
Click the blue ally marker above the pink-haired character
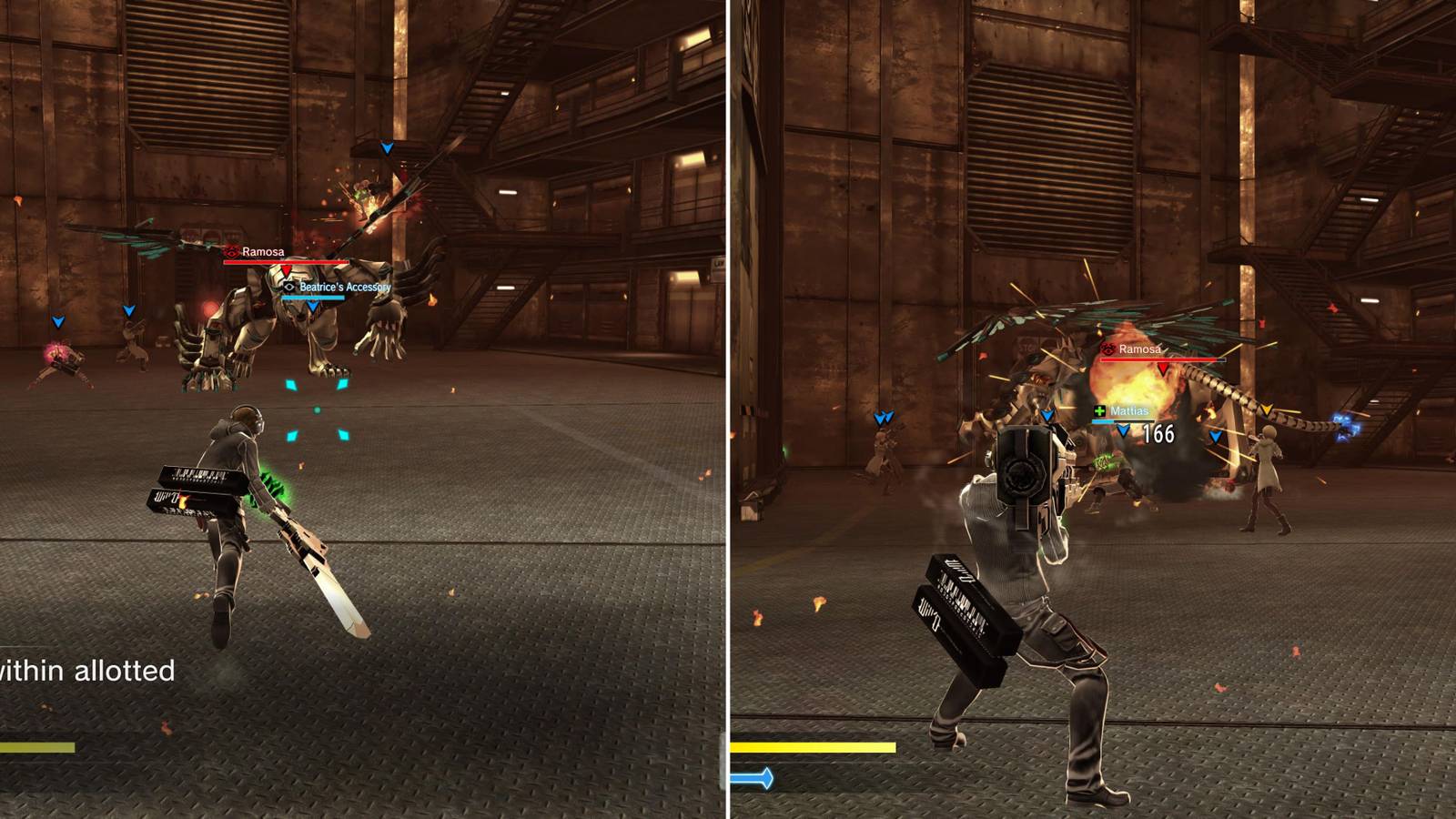56,322
